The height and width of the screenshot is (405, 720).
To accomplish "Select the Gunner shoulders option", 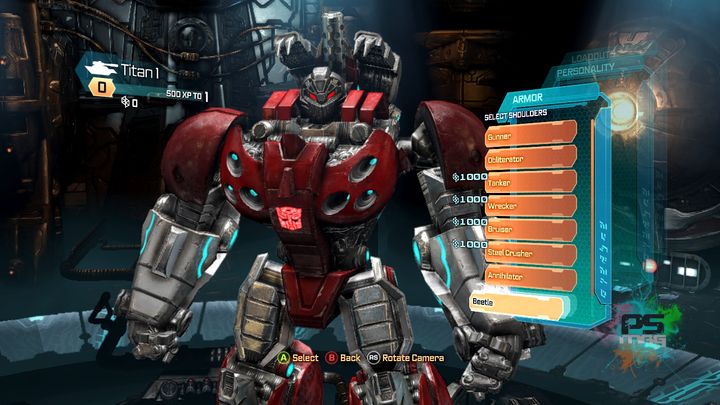I will point(530,134).
